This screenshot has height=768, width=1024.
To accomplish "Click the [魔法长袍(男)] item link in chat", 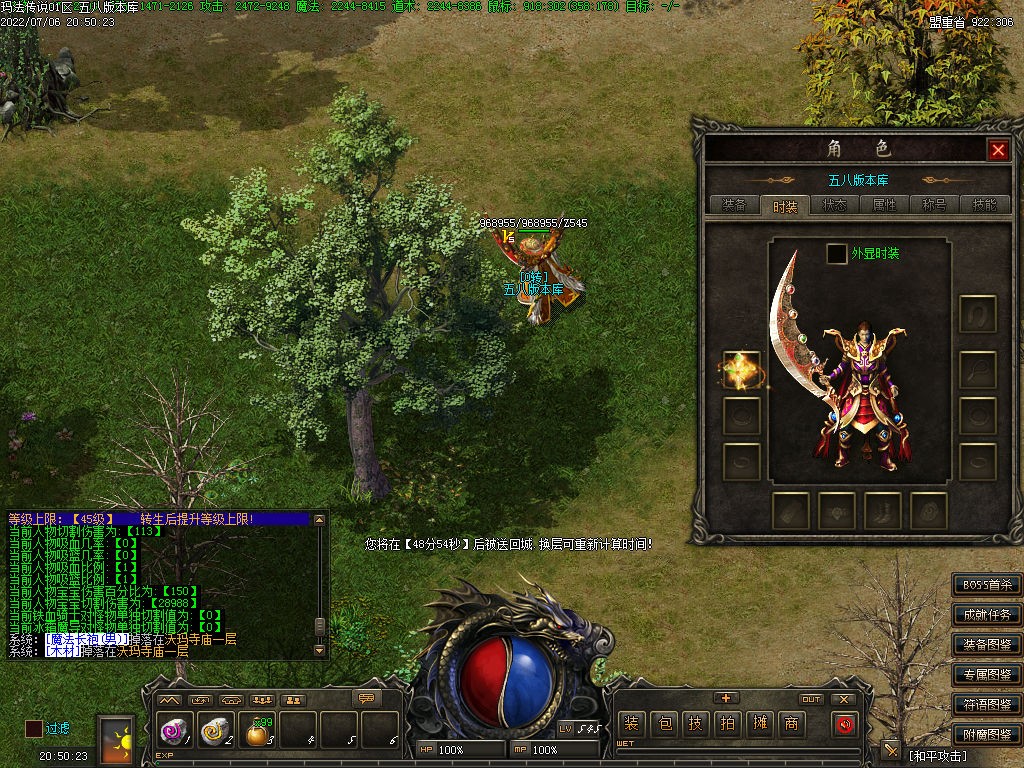I will tap(86, 639).
